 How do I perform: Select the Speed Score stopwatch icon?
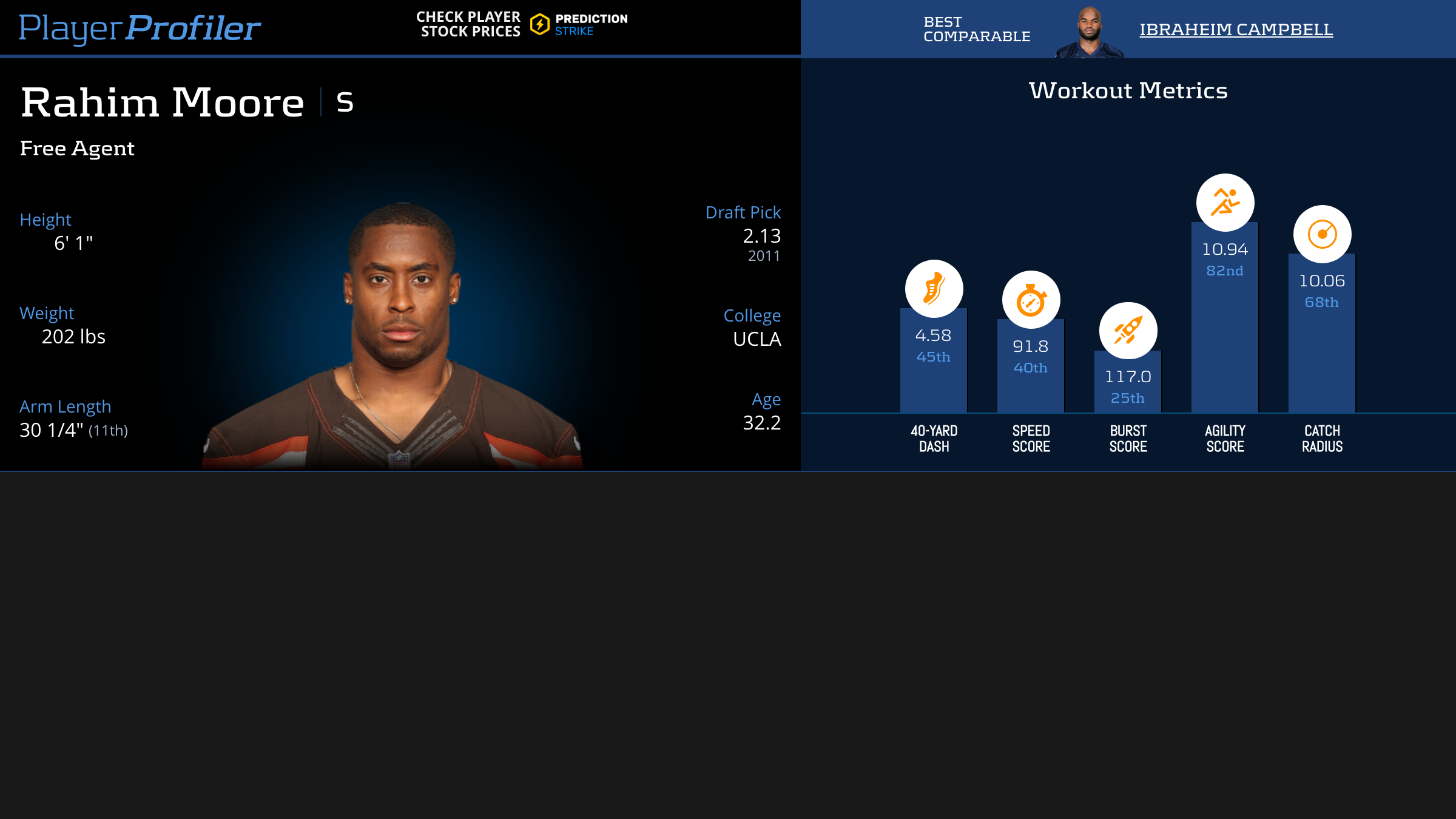(1031, 300)
